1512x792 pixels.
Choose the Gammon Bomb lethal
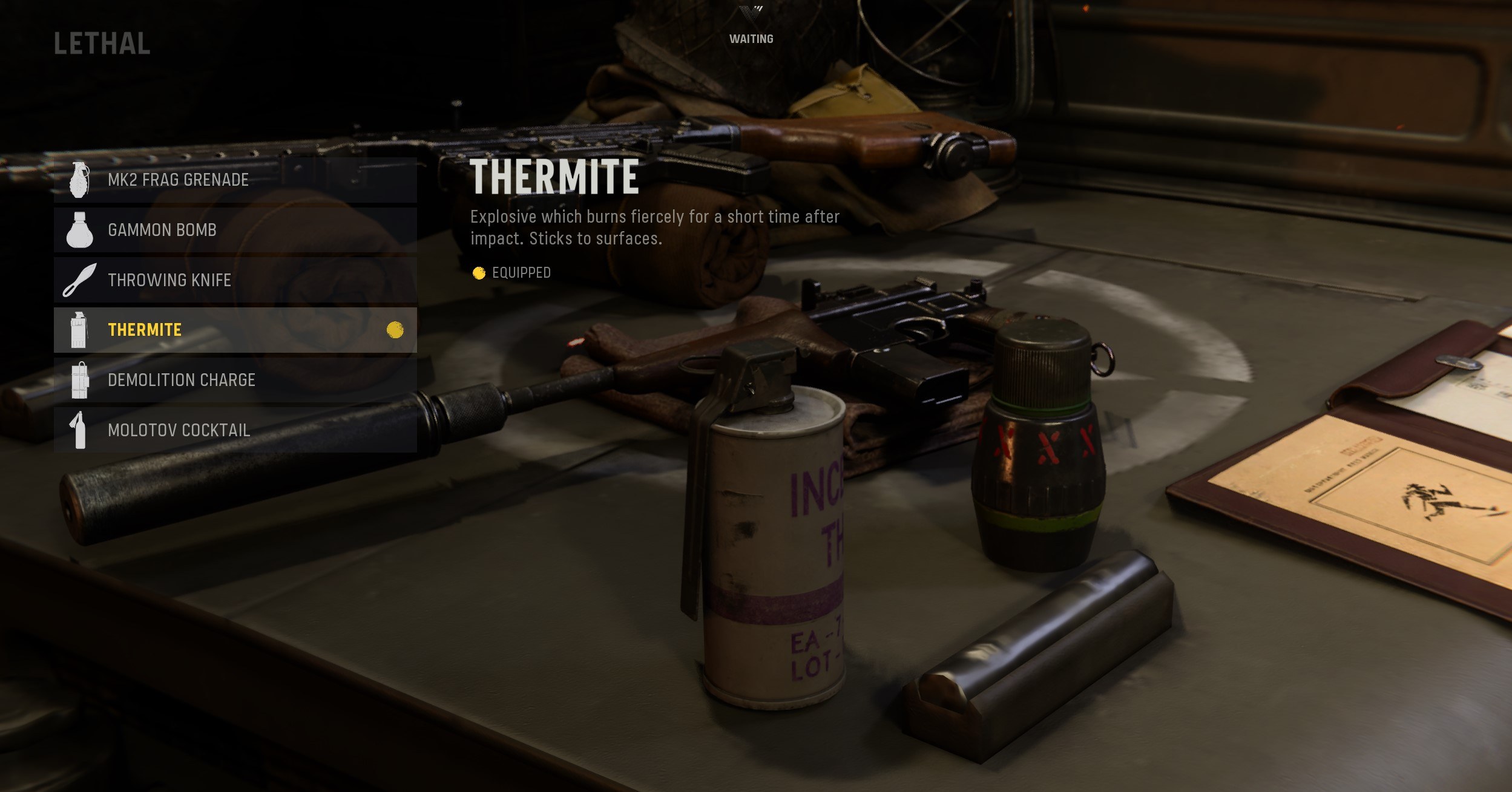pyautogui.click(x=235, y=230)
